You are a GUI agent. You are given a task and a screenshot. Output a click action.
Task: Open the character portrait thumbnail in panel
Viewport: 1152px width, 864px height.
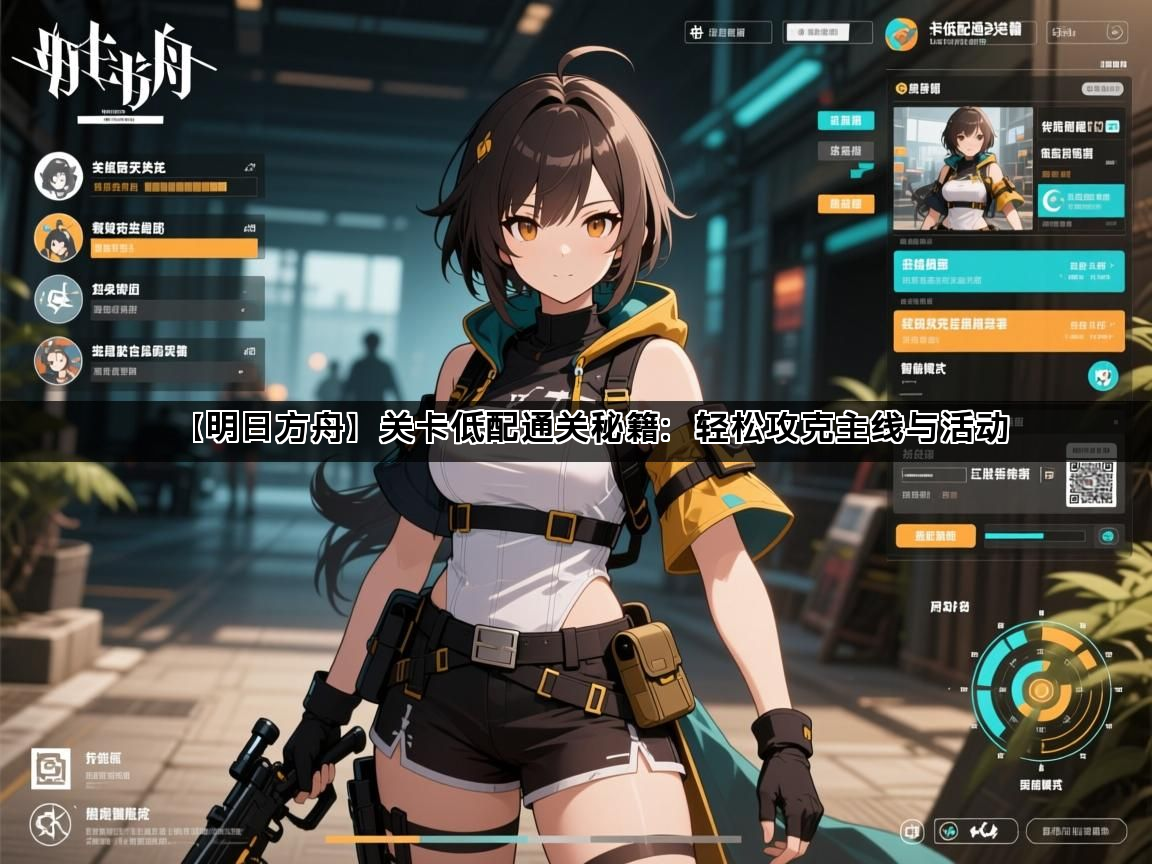[962, 168]
